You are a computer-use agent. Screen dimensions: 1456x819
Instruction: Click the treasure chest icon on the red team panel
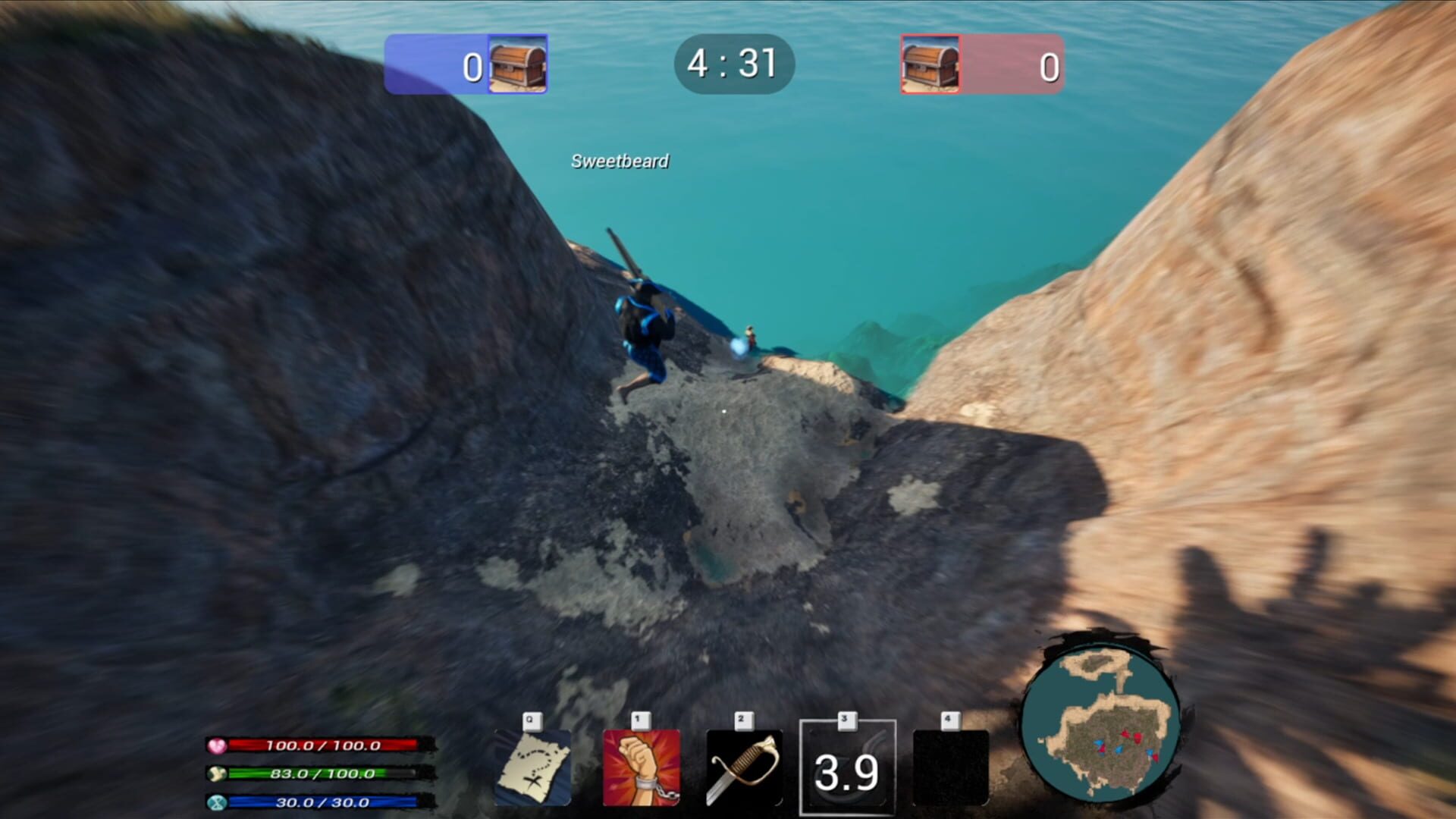pyautogui.click(x=931, y=64)
